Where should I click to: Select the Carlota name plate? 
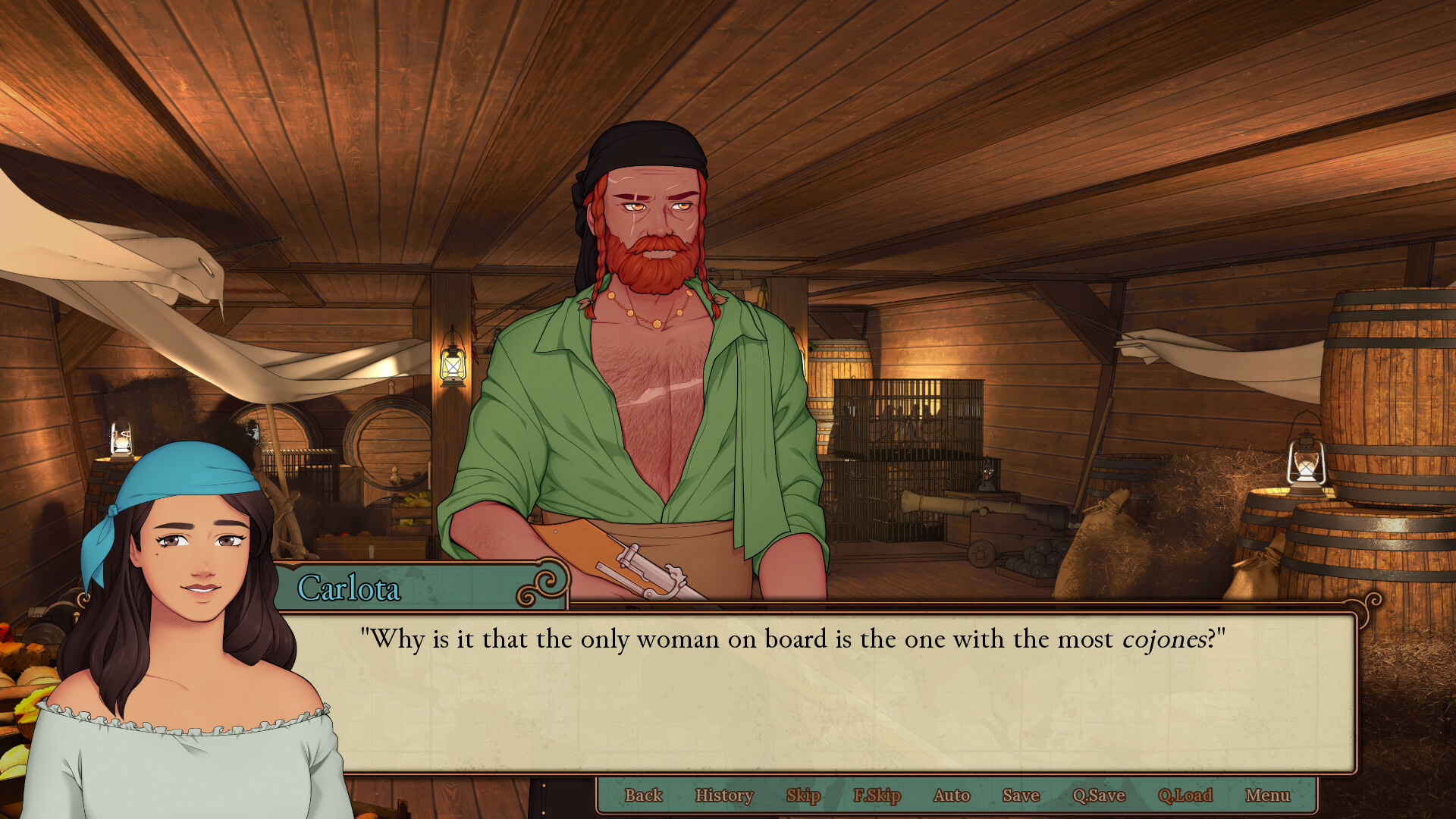point(351,590)
